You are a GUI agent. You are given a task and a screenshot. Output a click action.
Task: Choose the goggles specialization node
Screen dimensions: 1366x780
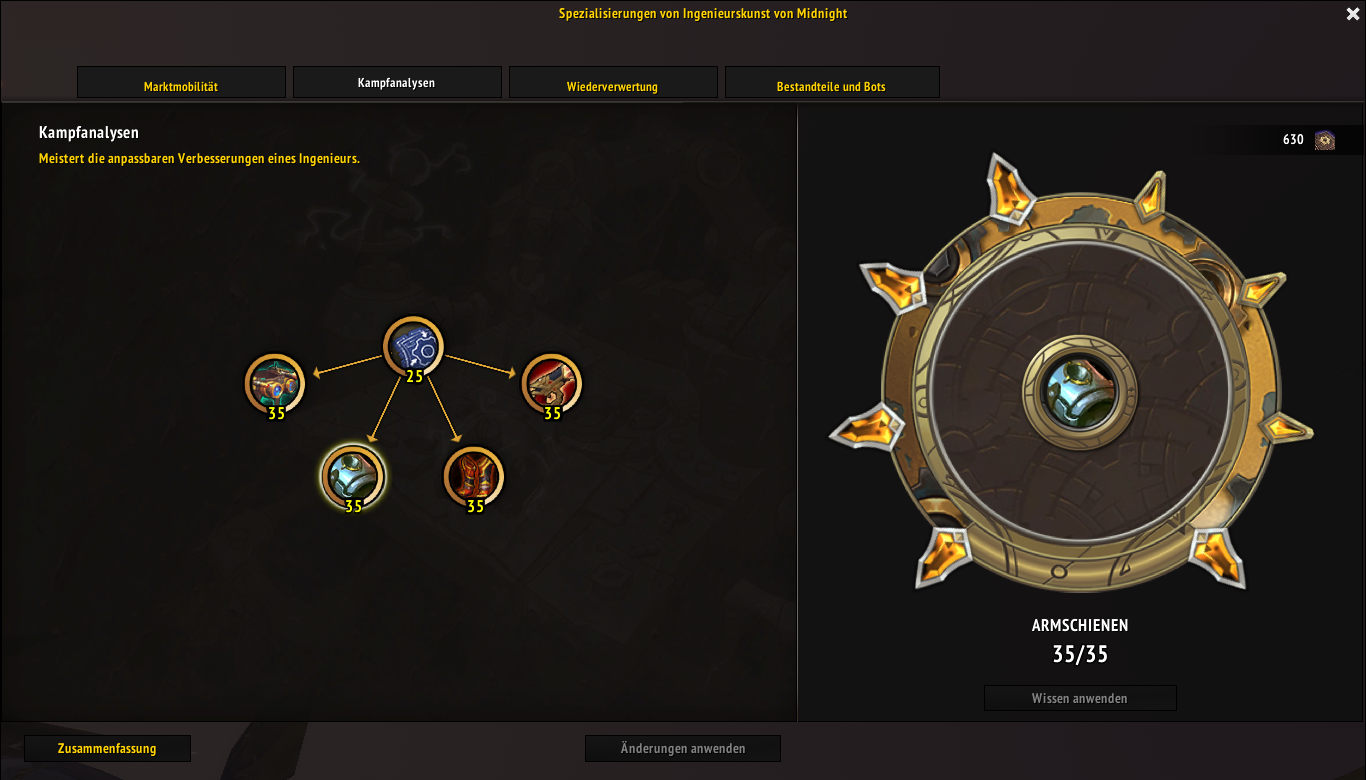coord(275,383)
